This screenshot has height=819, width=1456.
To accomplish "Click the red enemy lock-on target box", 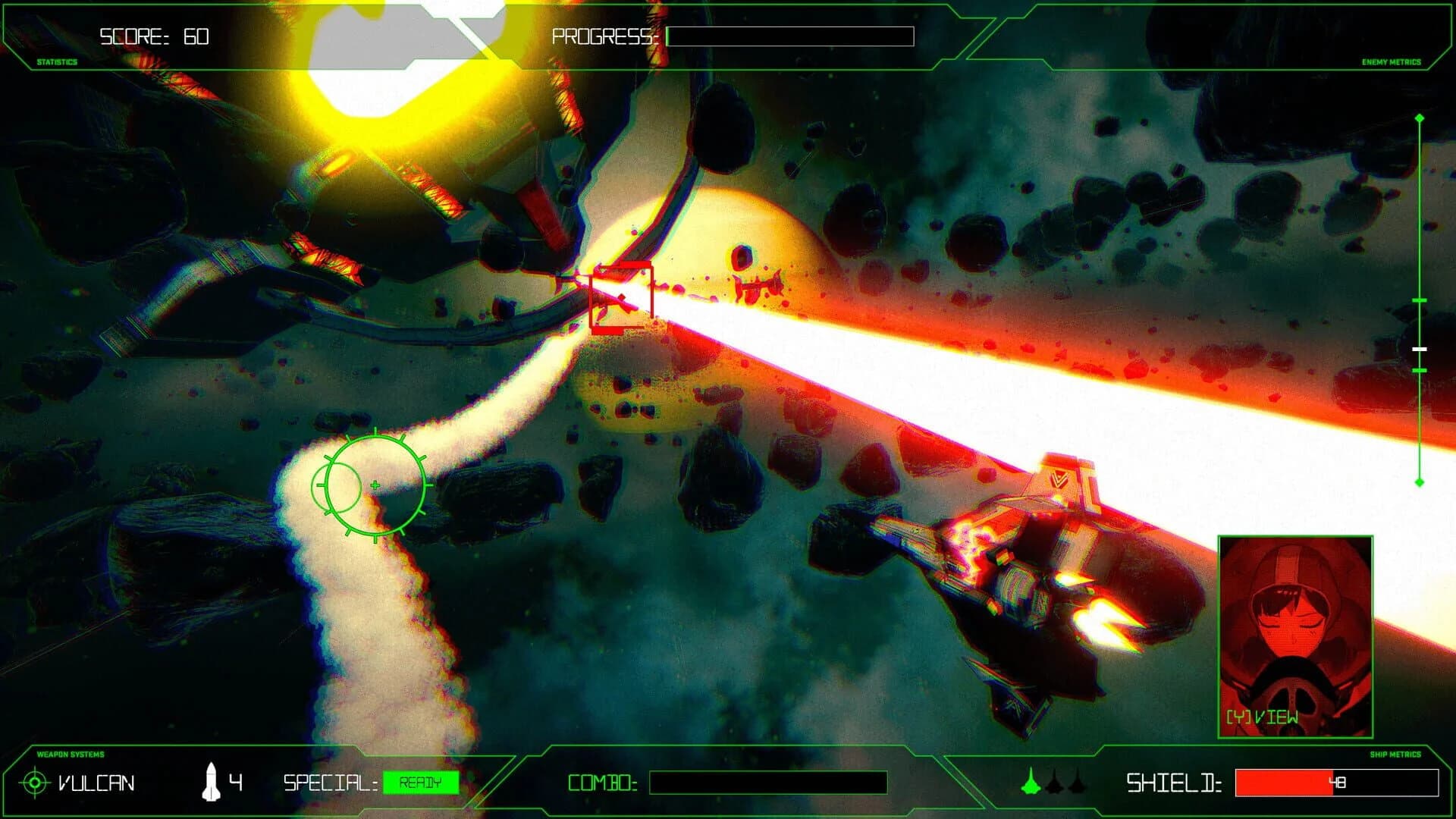I will coord(622,298).
